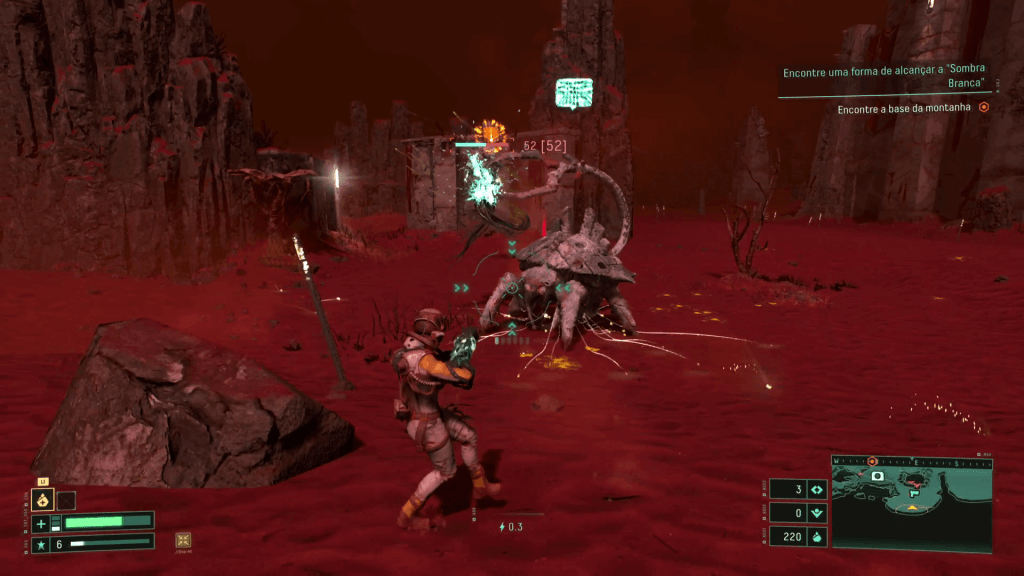Click the obolites droplet currency icon
The width and height of the screenshot is (1024, 576).
pyautogui.click(x=816, y=536)
